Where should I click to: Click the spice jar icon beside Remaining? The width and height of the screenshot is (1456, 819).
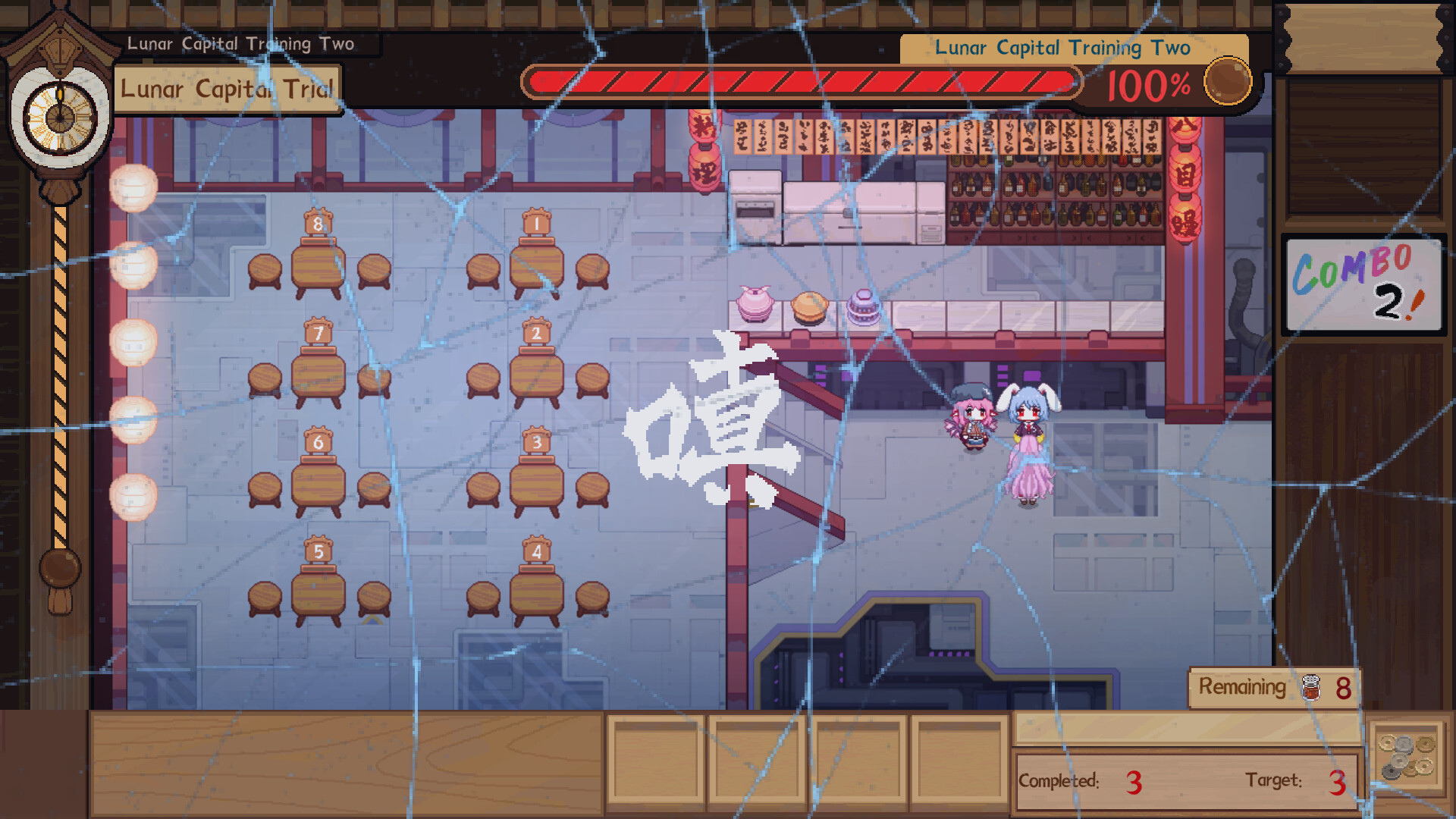(x=1311, y=687)
